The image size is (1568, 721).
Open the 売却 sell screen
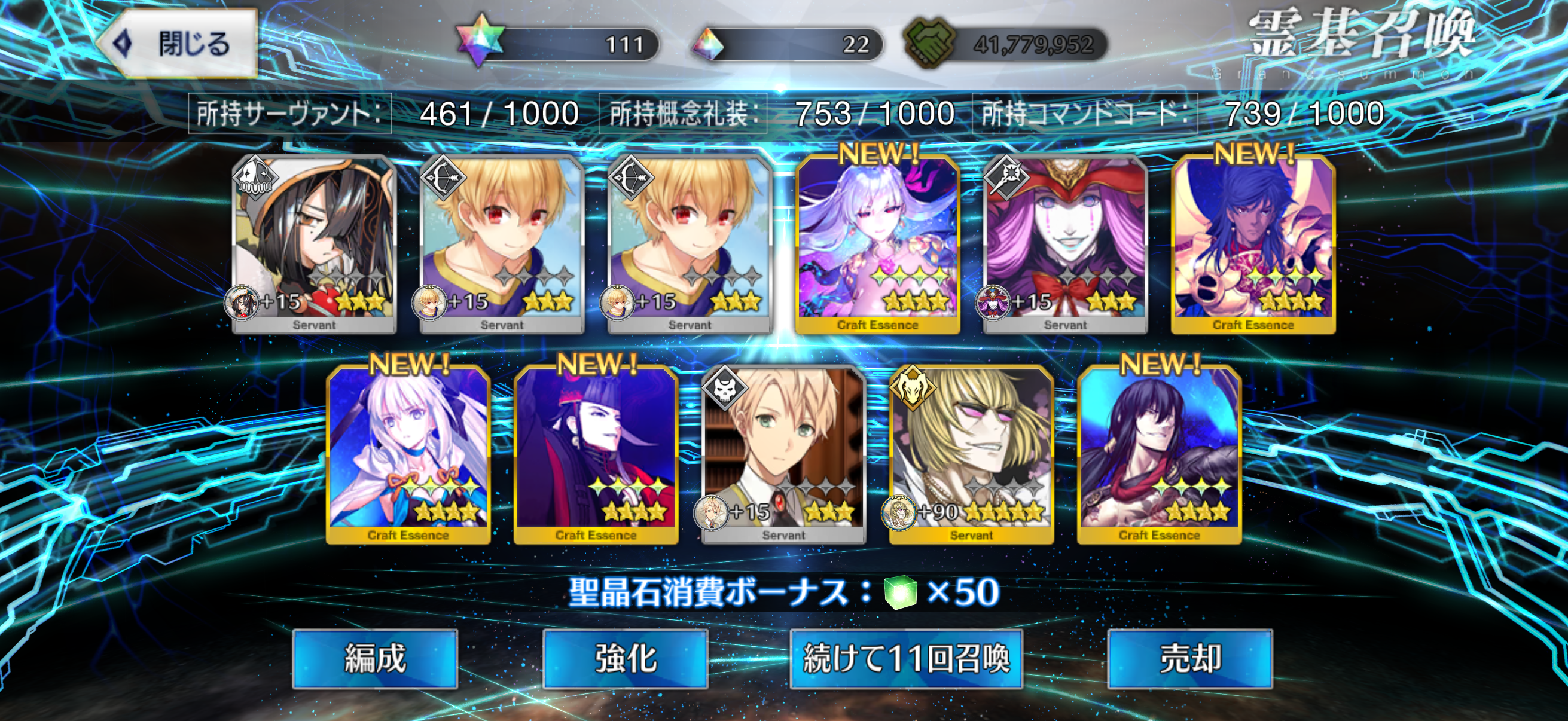[1189, 658]
